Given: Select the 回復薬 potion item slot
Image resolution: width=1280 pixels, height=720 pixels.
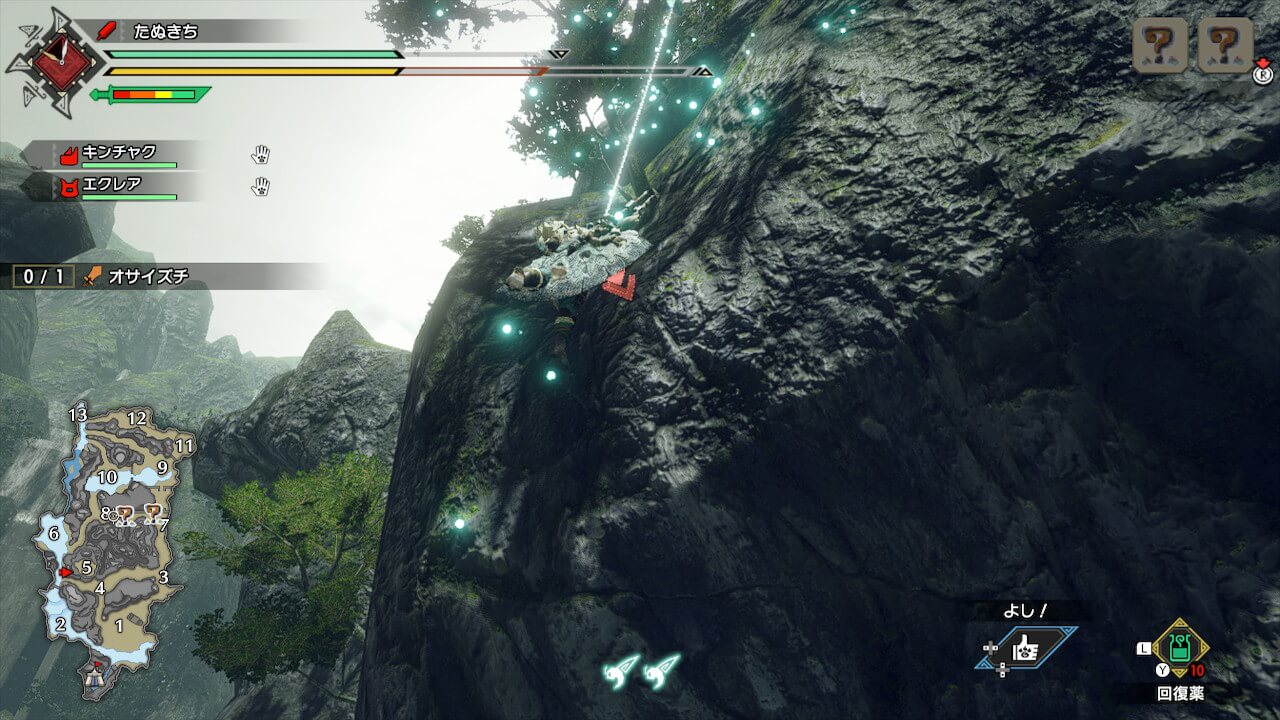Looking at the screenshot, I should (x=1180, y=648).
